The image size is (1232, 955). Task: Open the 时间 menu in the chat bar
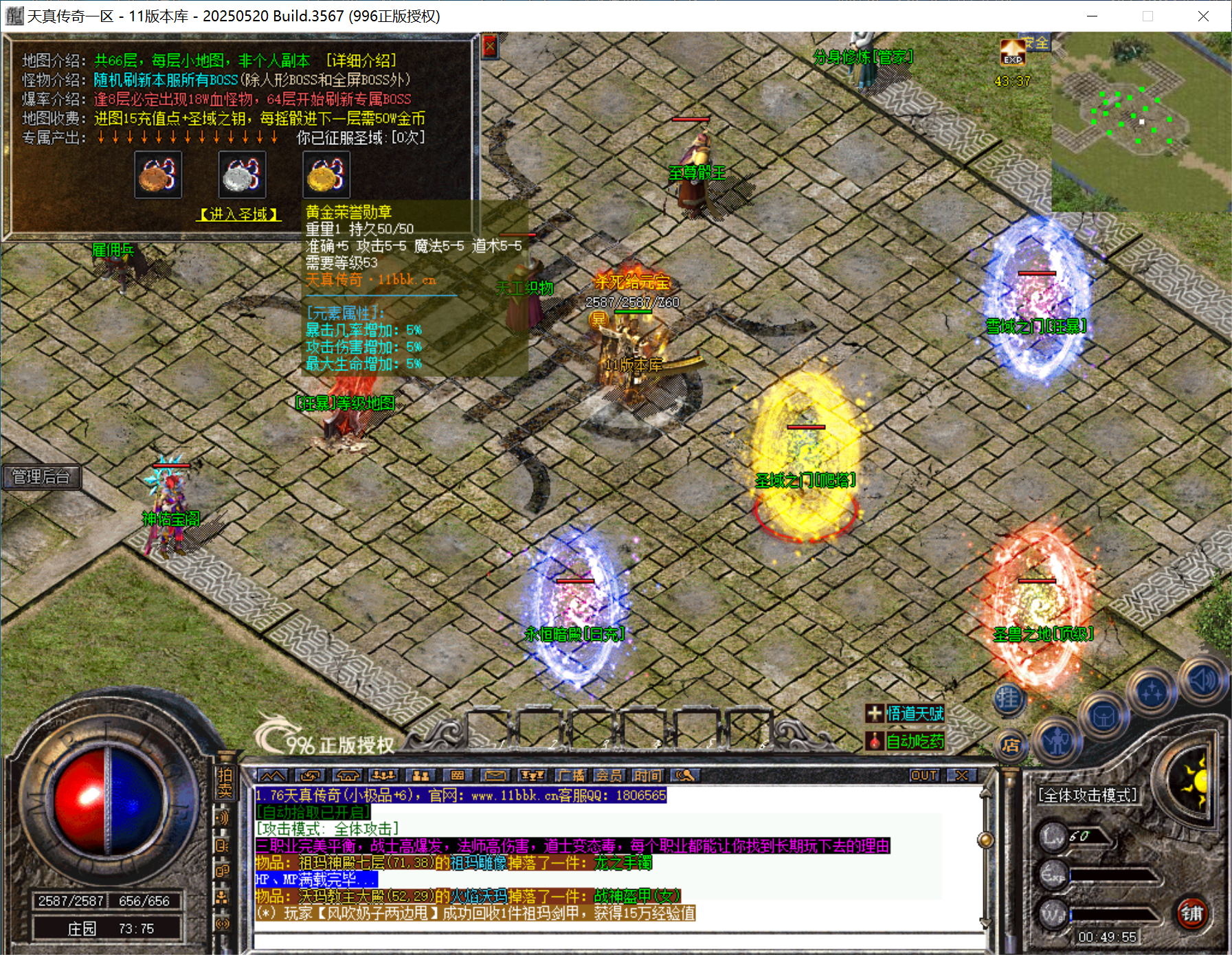click(x=648, y=776)
